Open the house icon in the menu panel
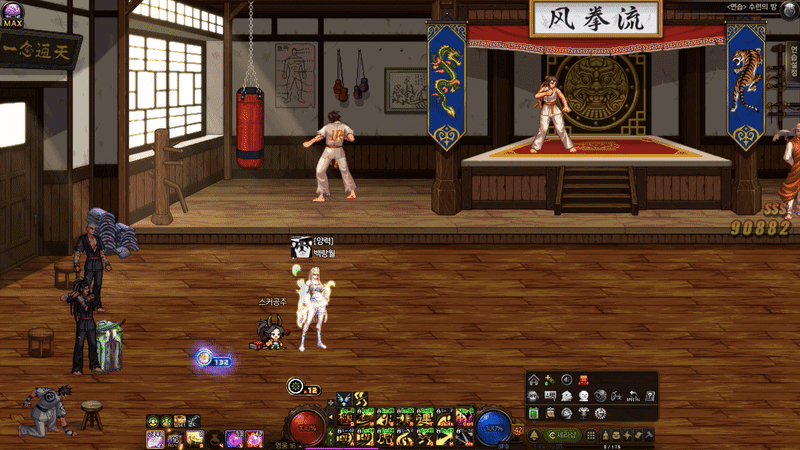800x450 pixels. click(x=534, y=380)
